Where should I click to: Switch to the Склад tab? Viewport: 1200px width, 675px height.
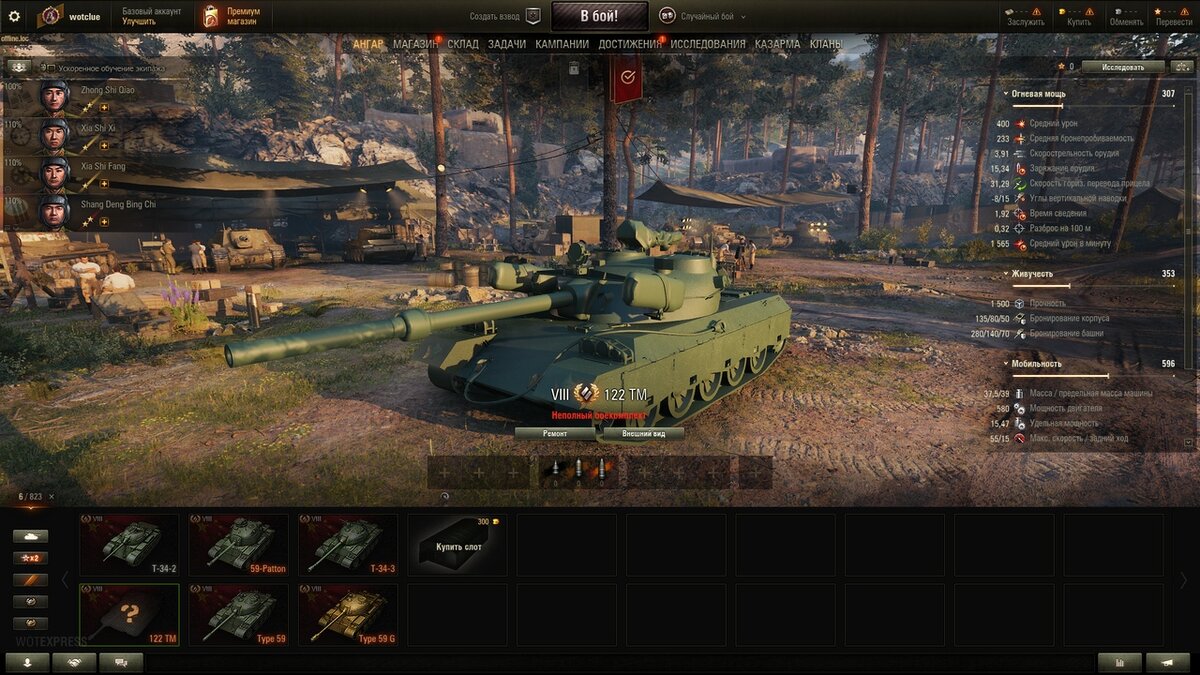click(463, 44)
